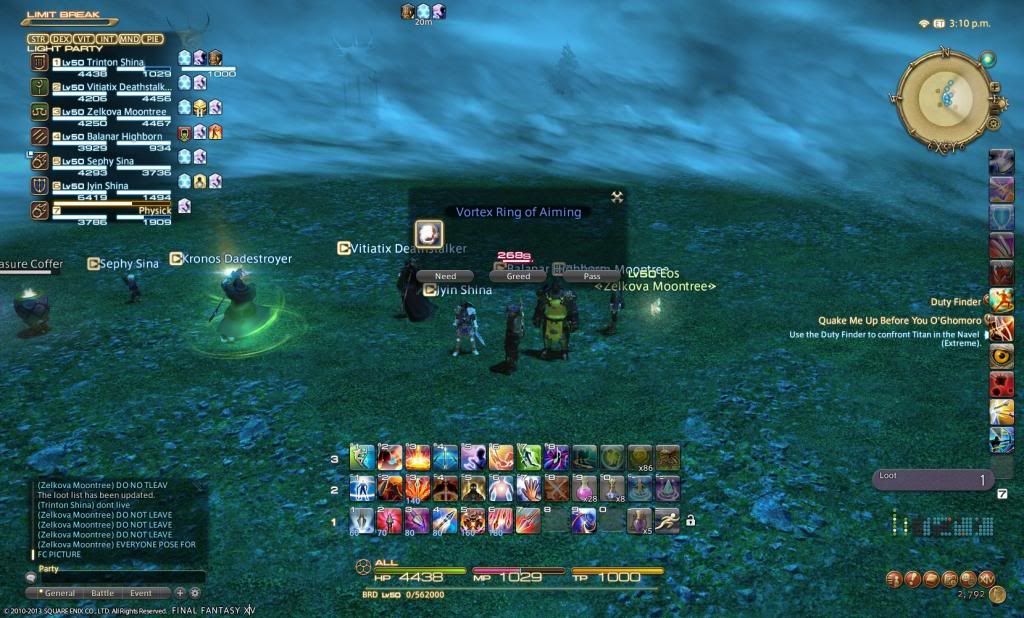Pass on the Vortex Ring loot
Image resolution: width=1024 pixels, height=618 pixels.
[591, 276]
